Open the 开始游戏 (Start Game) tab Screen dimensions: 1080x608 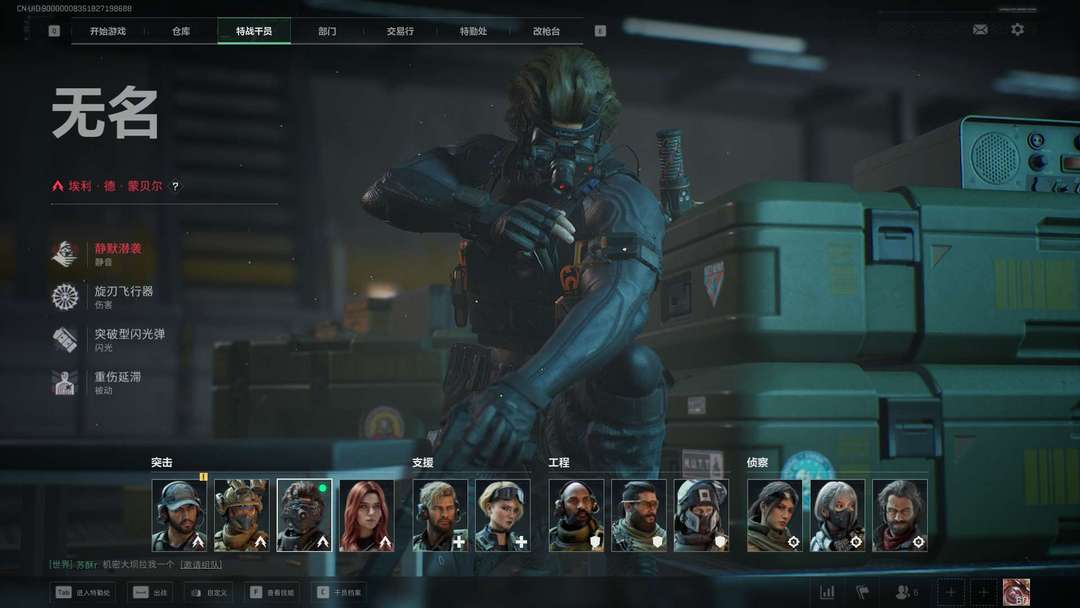[108, 31]
